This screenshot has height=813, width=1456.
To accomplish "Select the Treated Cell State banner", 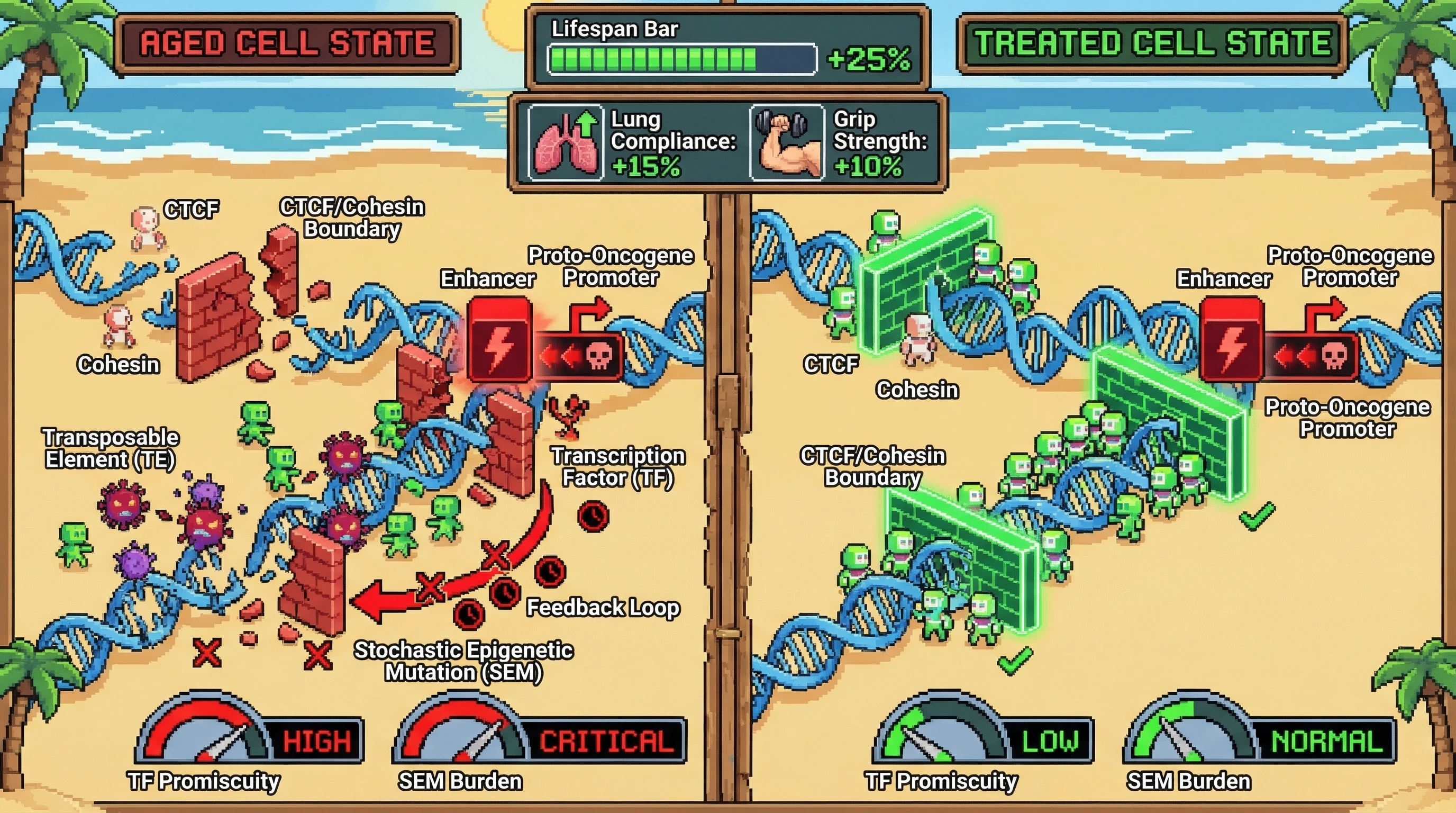I will pyautogui.click(x=1152, y=44).
